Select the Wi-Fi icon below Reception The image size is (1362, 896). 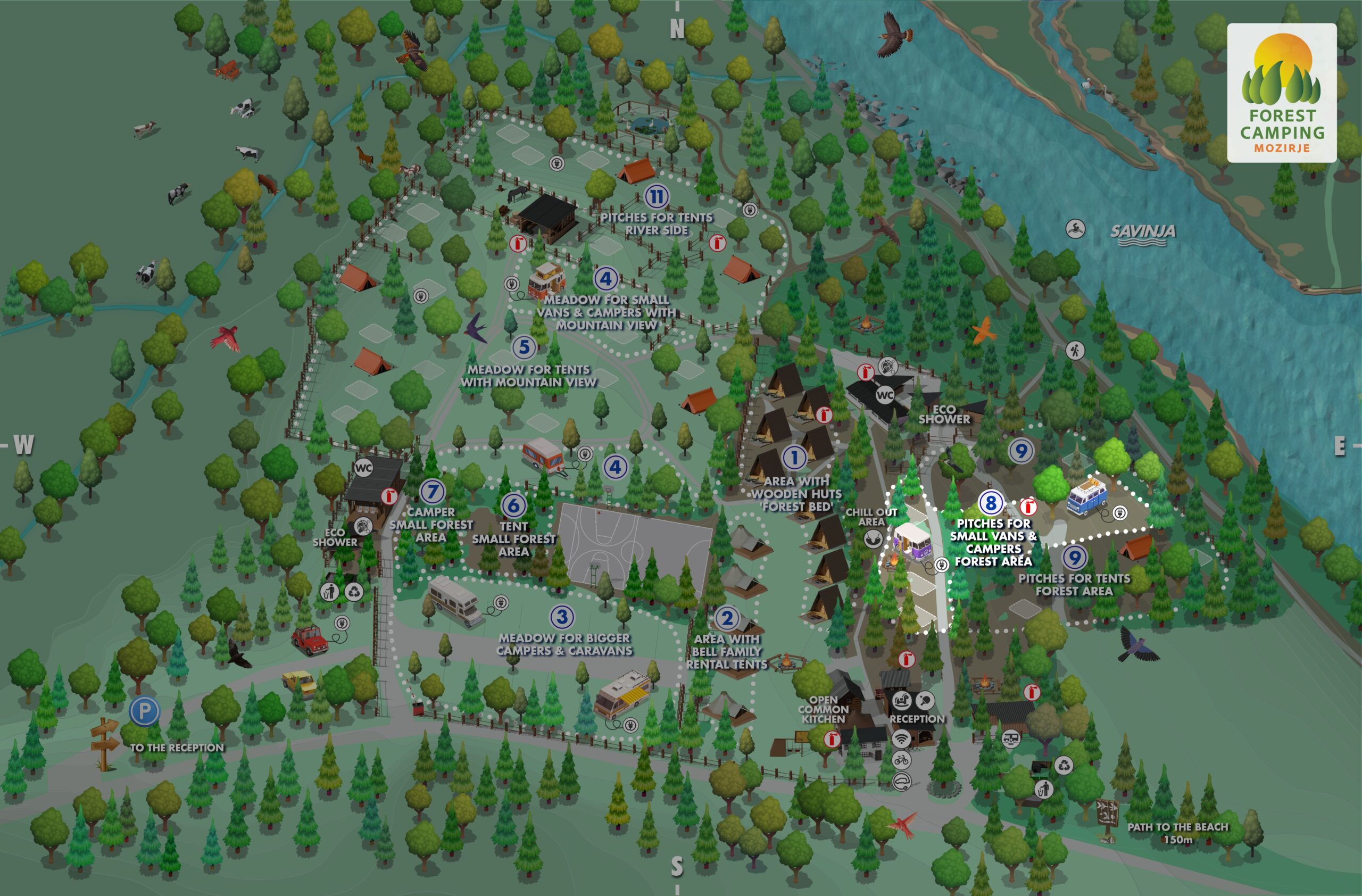[x=901, y=739]
